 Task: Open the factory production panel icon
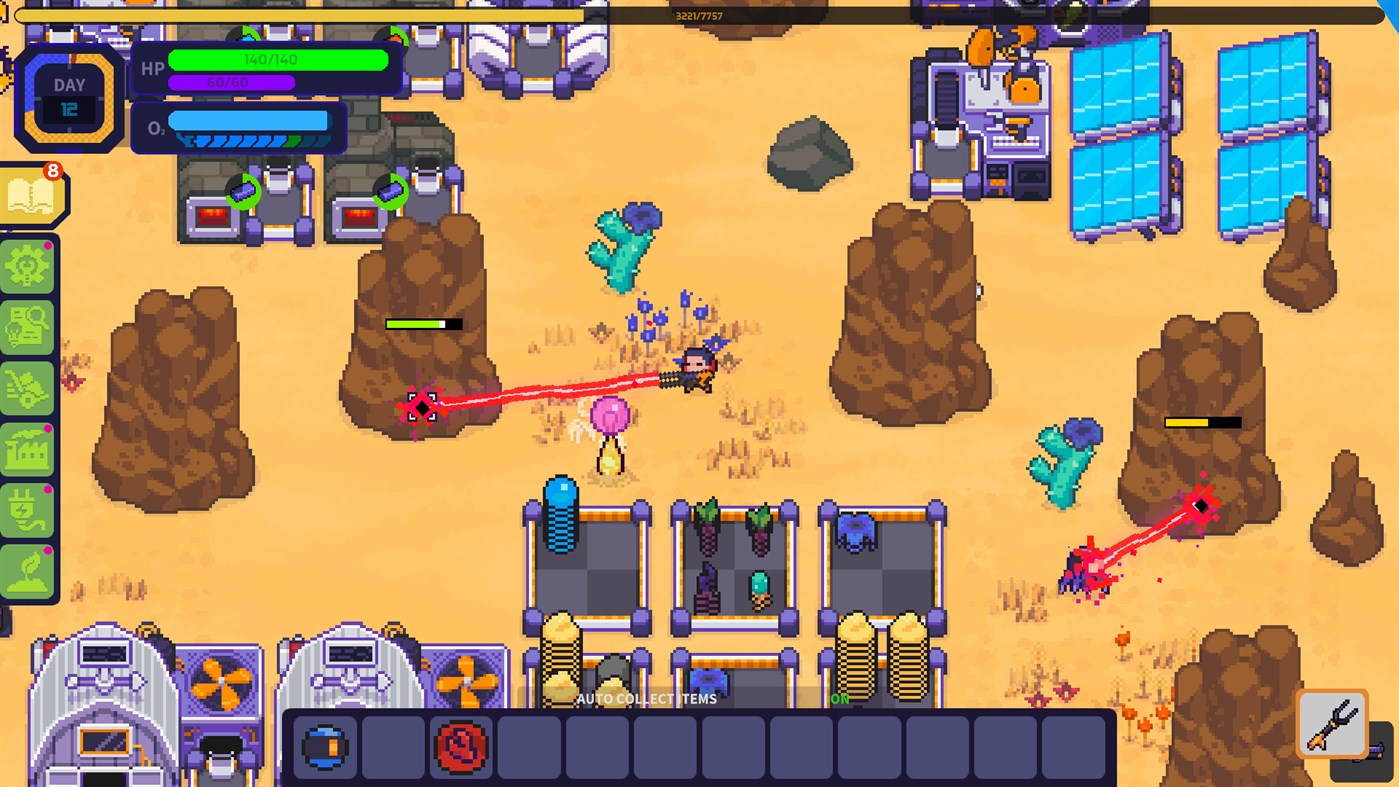point(27,450)
